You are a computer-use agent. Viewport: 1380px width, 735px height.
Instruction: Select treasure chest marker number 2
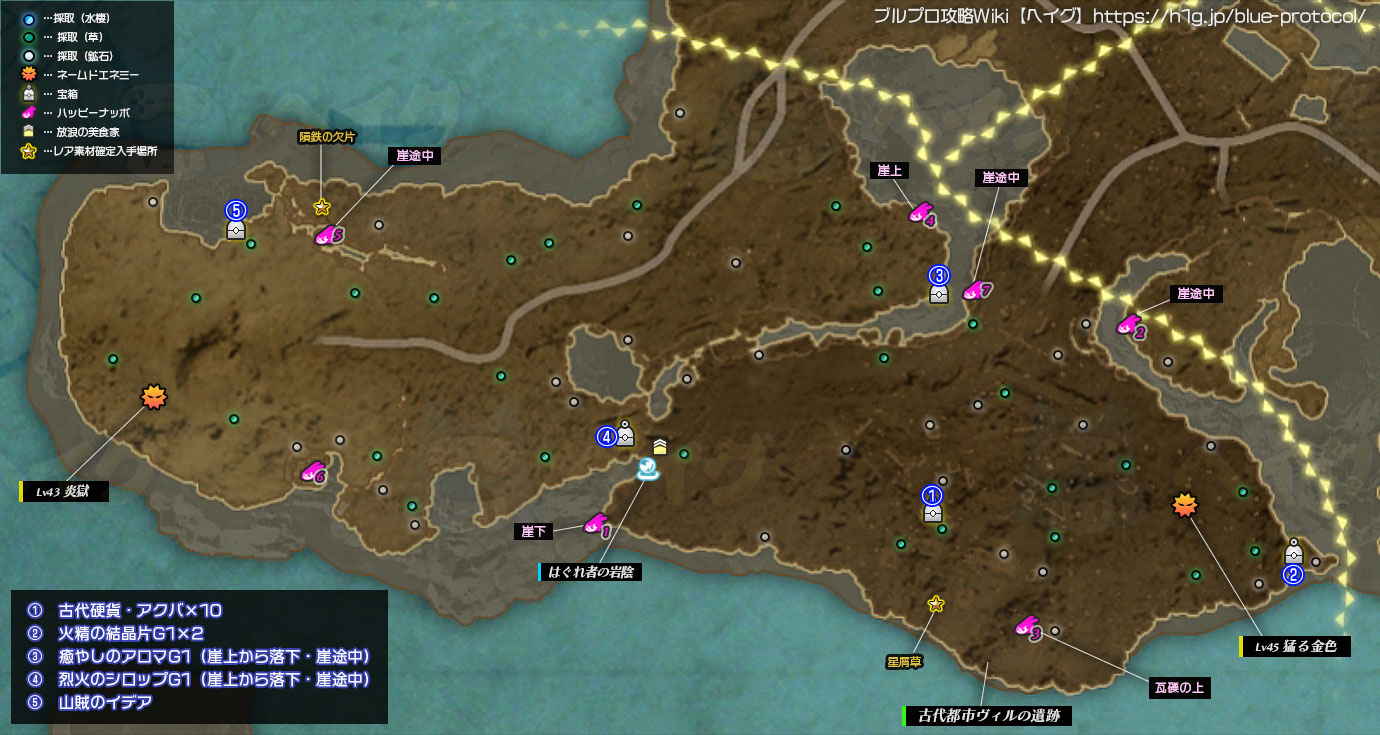(x=1293, y=552)
